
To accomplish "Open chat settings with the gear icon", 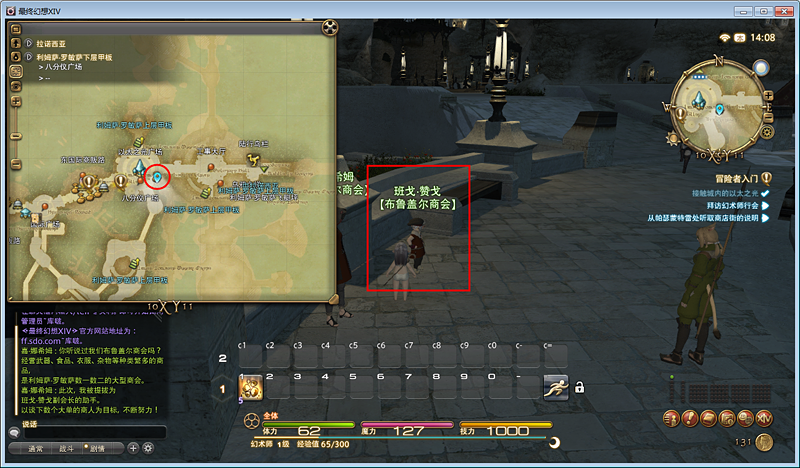I will click(148, 448).
